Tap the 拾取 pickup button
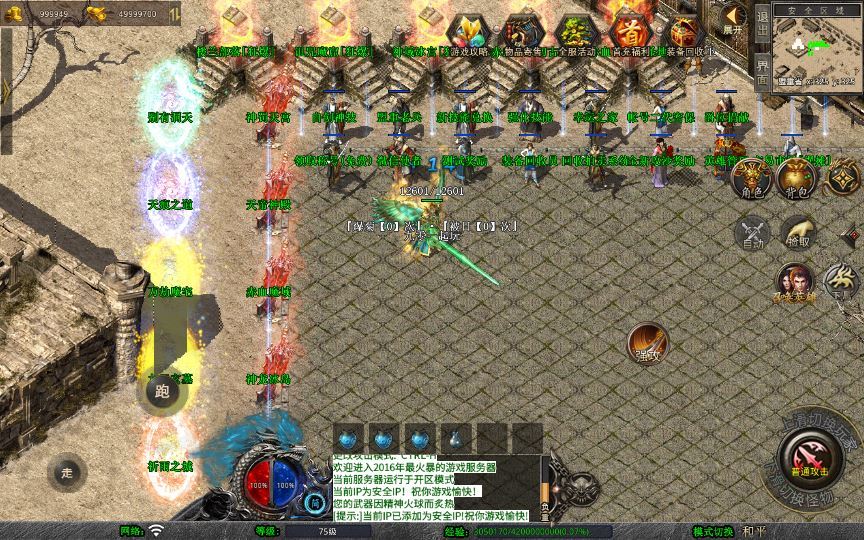Screen dimensions: 864x540 (797, 231)
